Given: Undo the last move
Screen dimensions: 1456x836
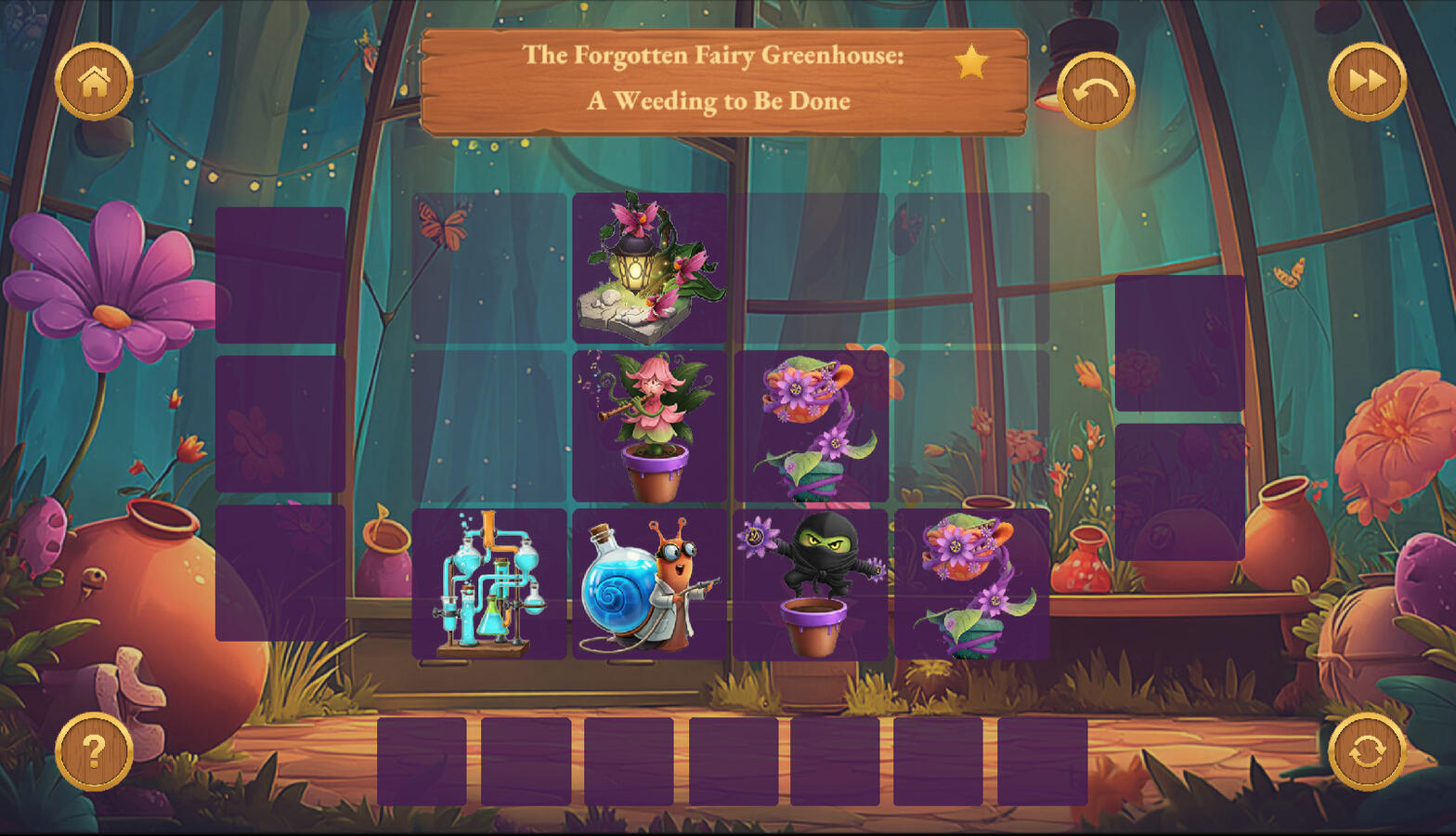Looking at the screenshot, I should coord(1096,91).
